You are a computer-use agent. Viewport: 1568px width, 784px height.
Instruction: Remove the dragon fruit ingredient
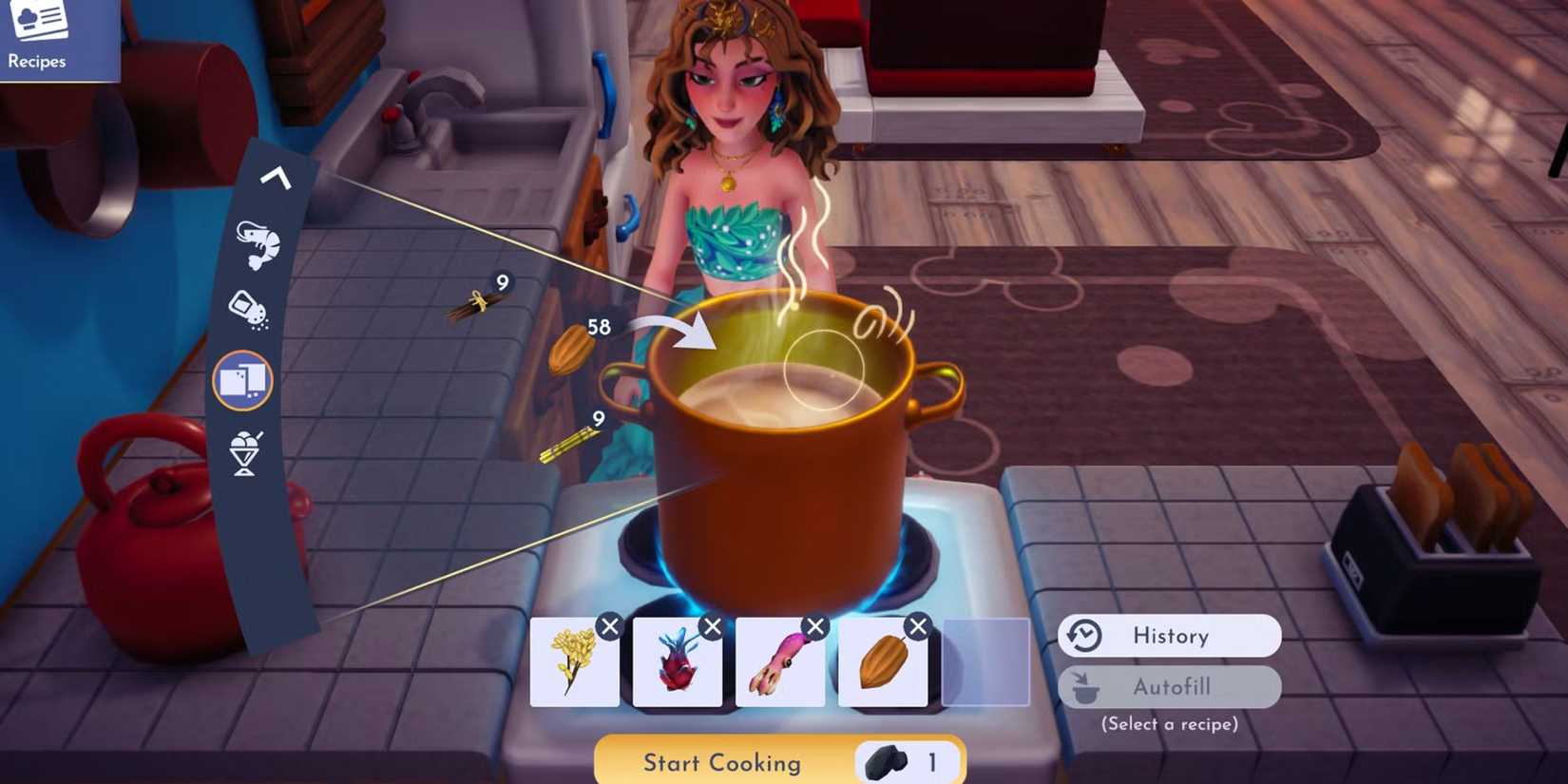click(711, 627)
